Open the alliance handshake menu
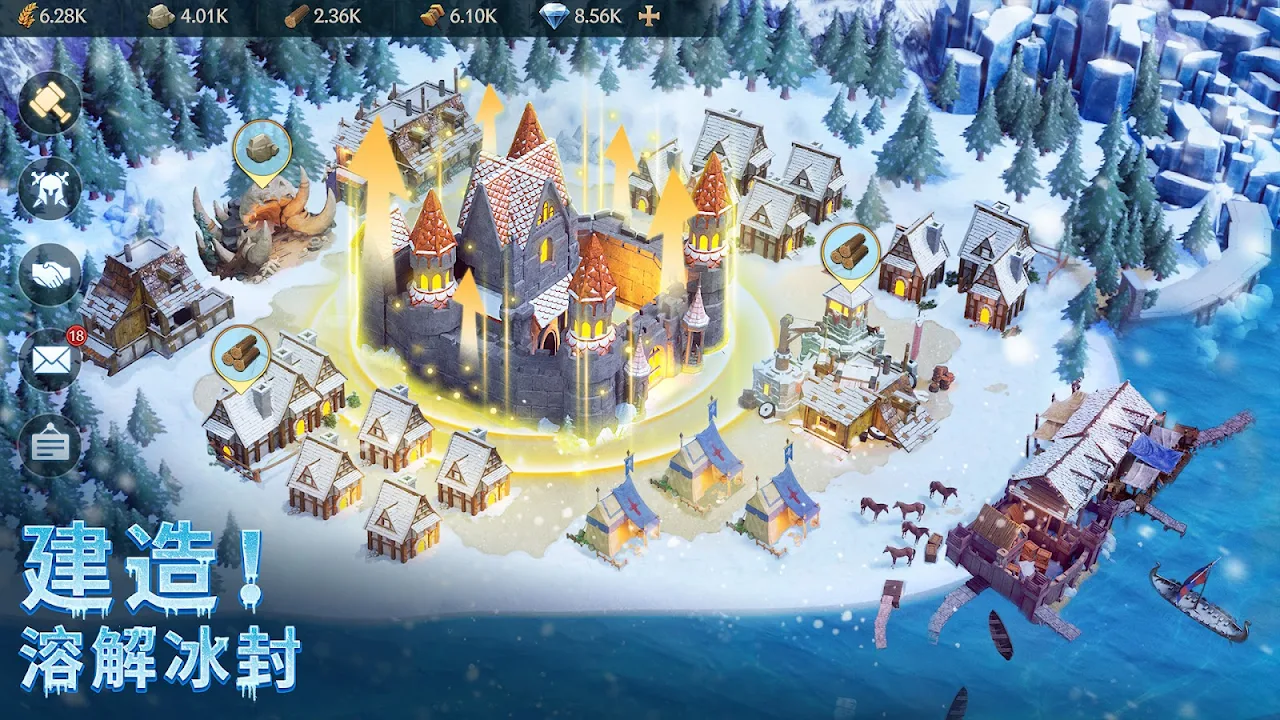Viewport: 1280px width, 720px height. (49, 274)
